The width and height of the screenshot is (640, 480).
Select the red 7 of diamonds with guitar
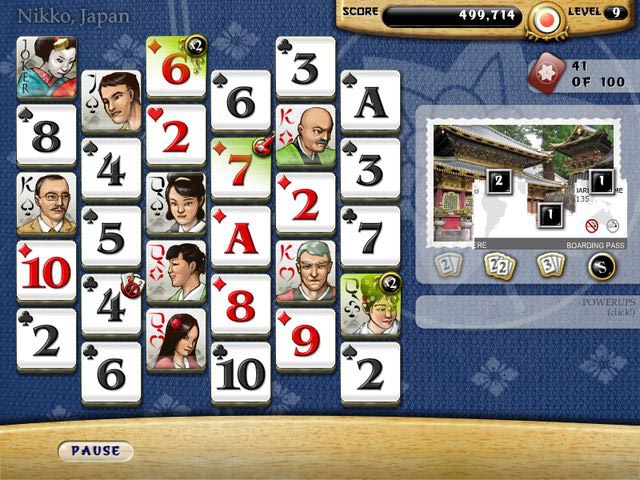[240, 167]
